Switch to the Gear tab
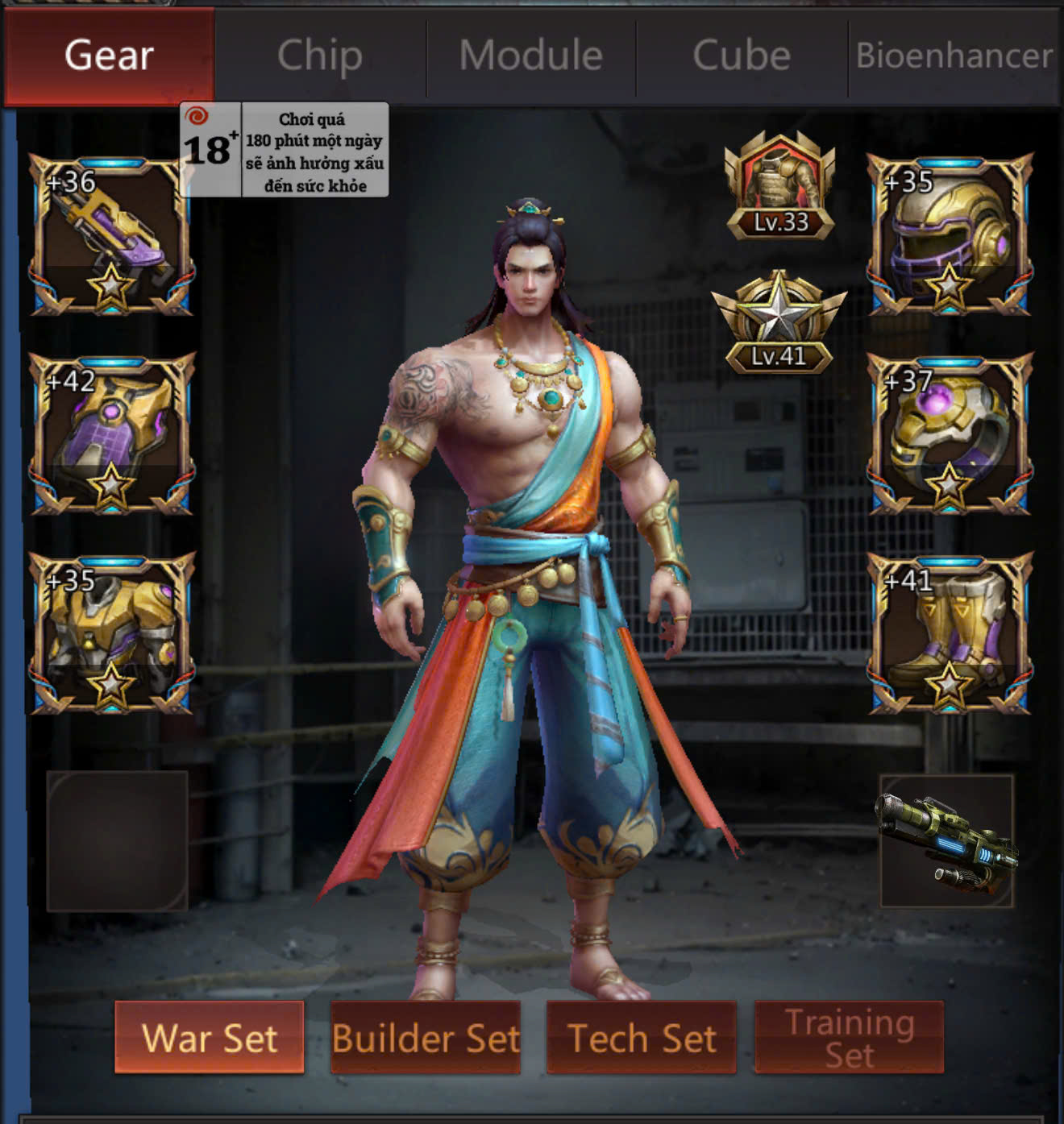Viewport: 1064px width, 1124px height. point(109,56)
